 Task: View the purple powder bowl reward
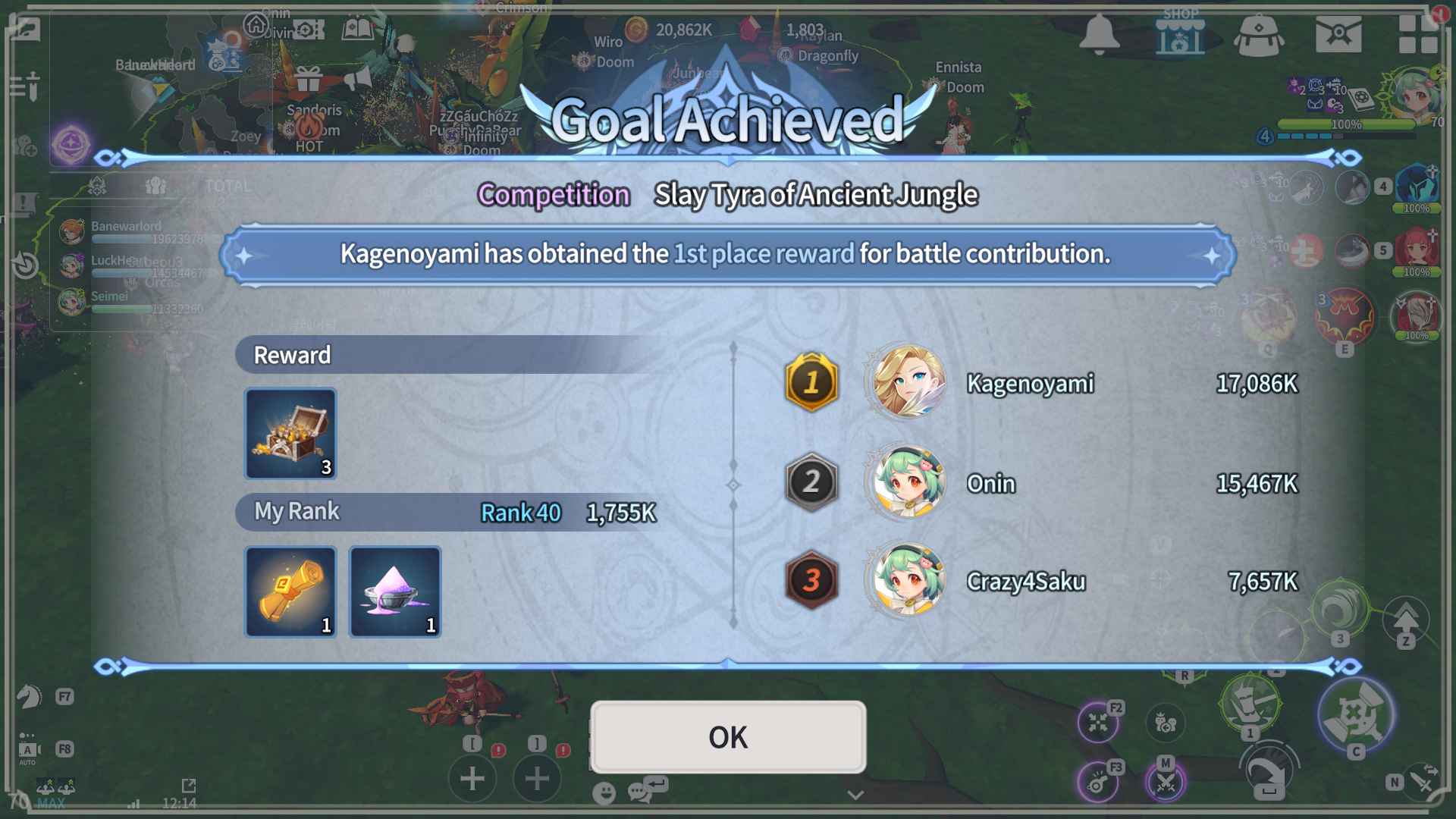(x=395, y=592)
